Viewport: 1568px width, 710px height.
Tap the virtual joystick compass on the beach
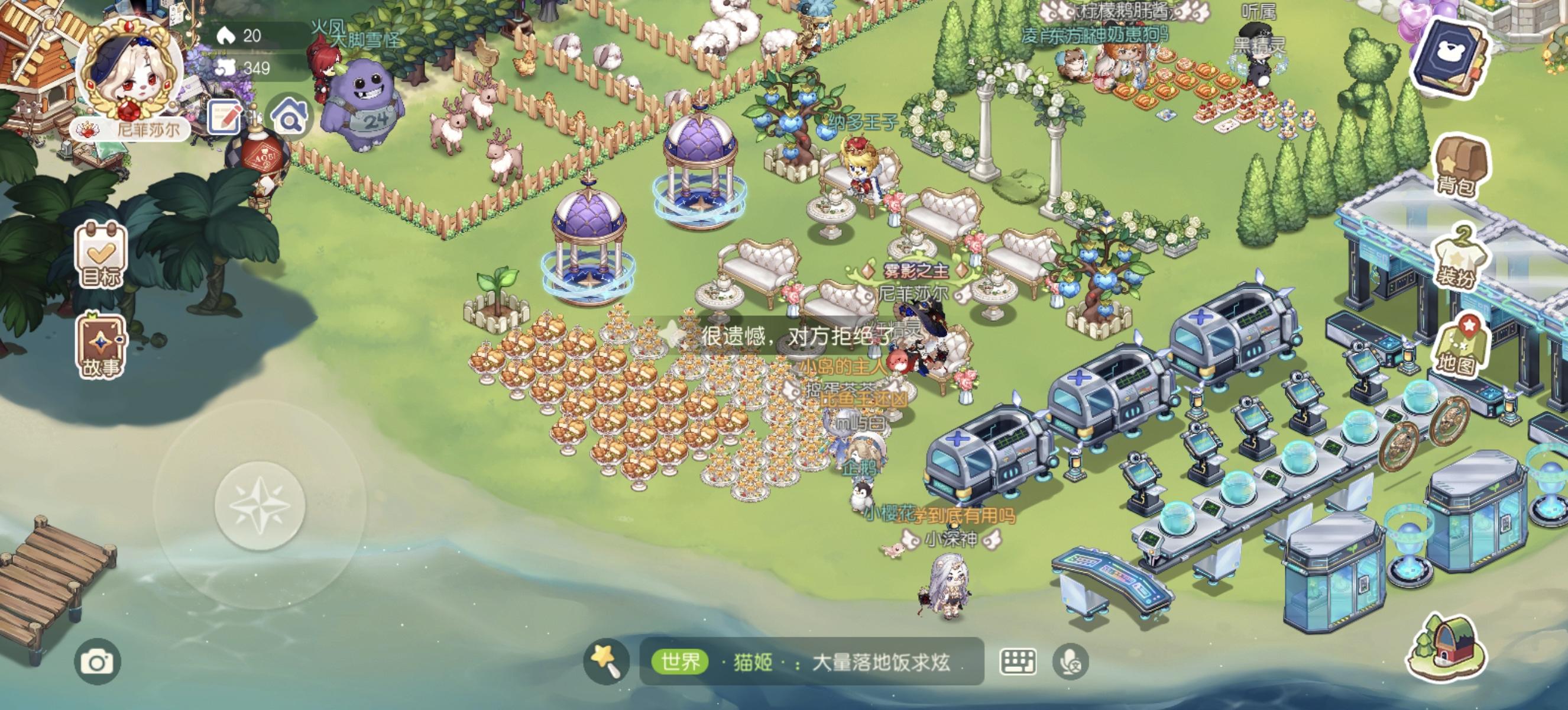tap(262, 505)
